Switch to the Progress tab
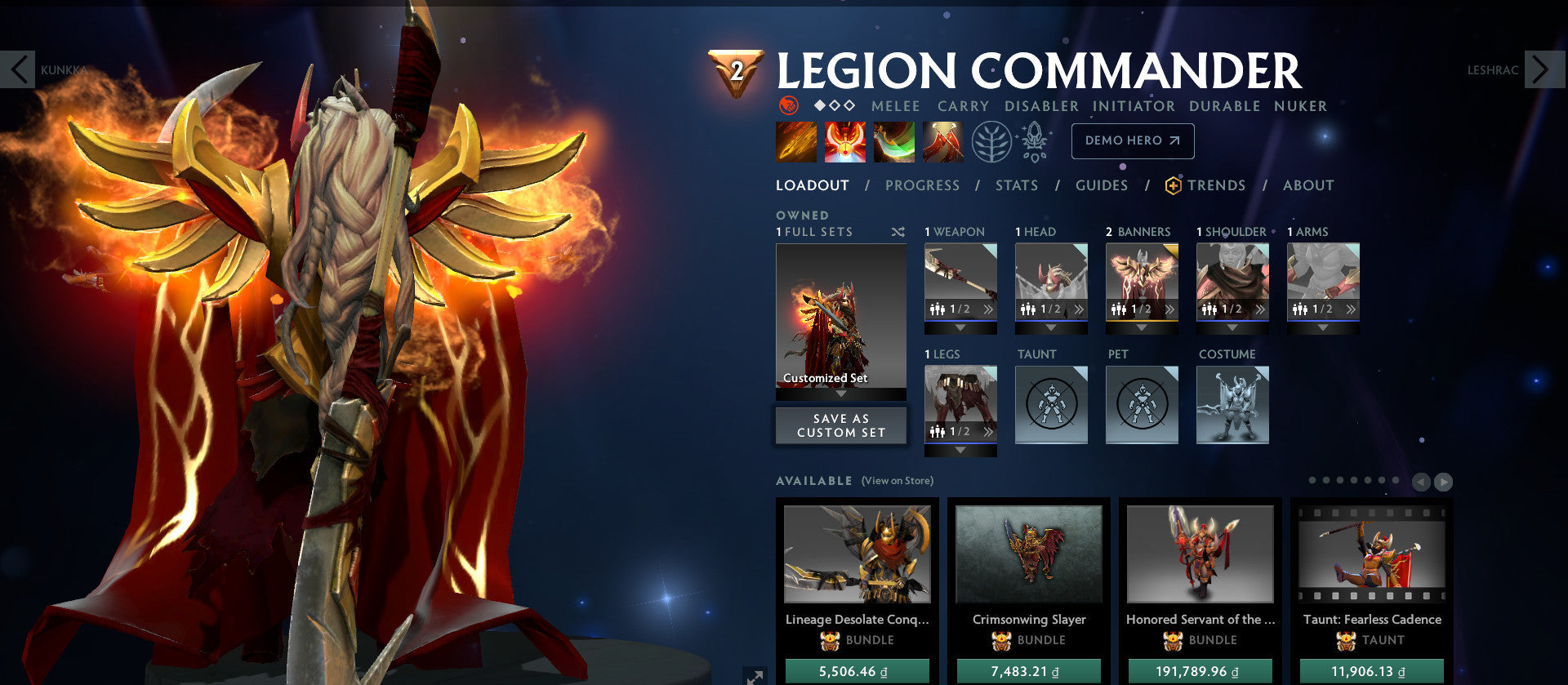This screenshot has height=685, width=1568. coord(921,185)
